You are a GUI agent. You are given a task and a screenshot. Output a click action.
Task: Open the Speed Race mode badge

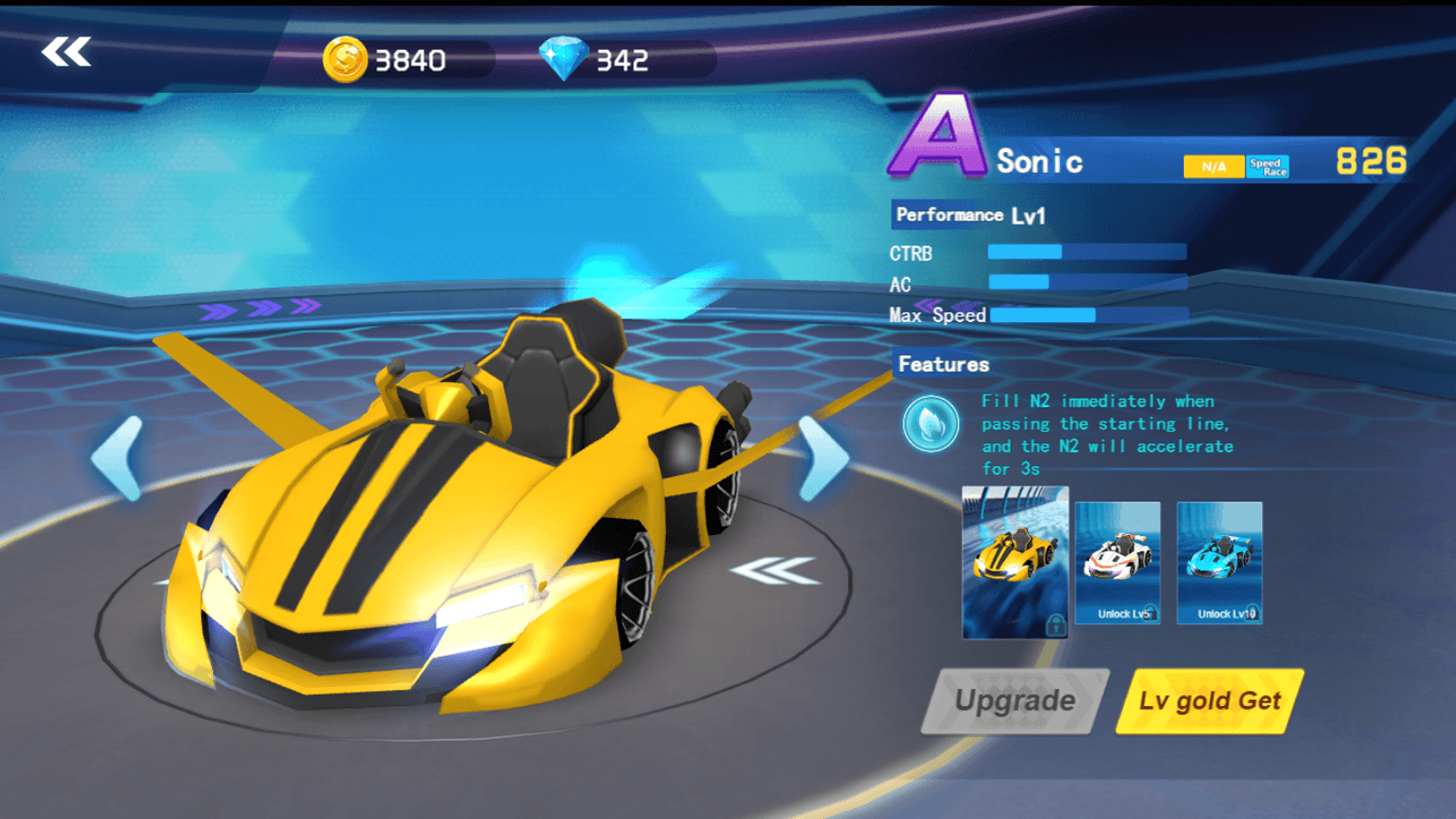pos(1269,167)
